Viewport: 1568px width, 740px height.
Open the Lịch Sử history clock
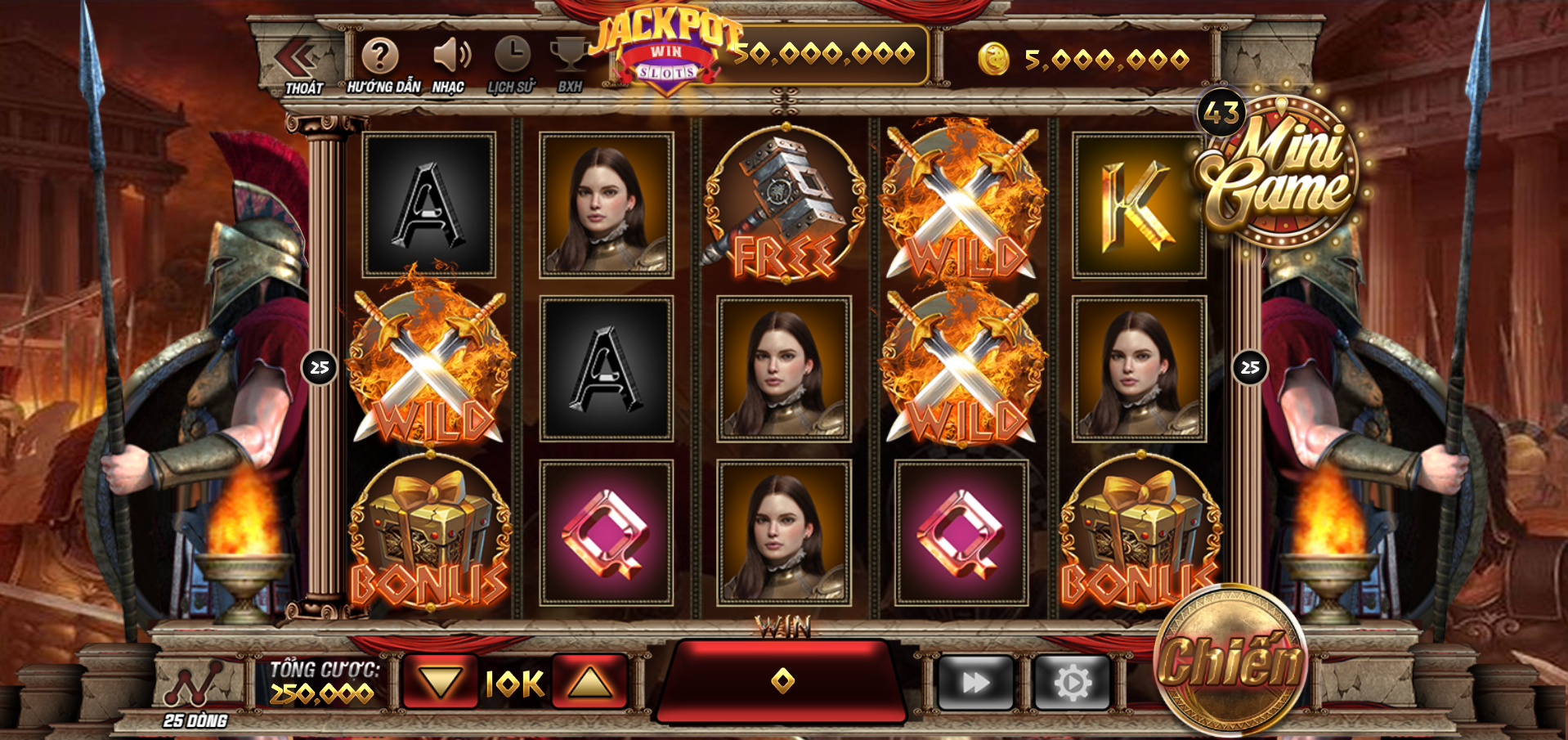tap(513, 56)
